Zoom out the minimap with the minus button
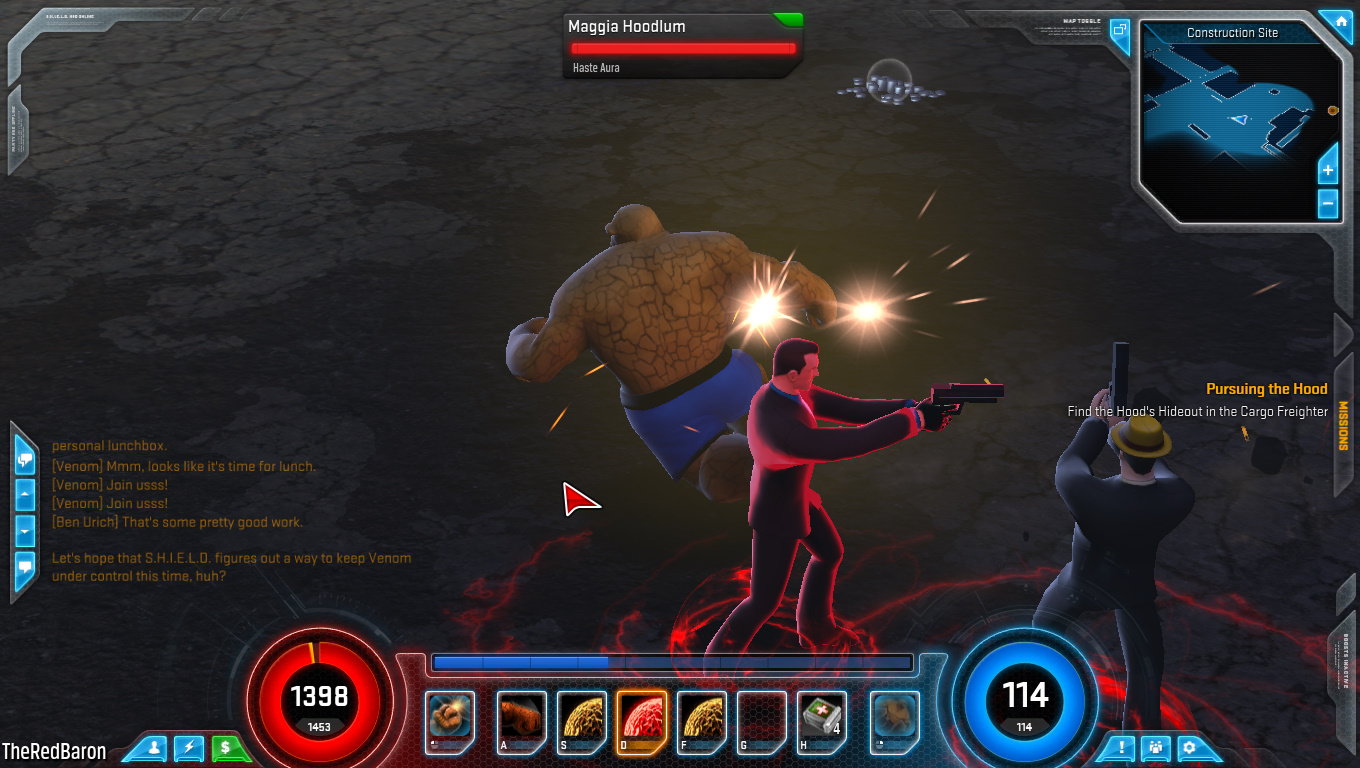This screenshot has height=768, width=1360. 1328,203
